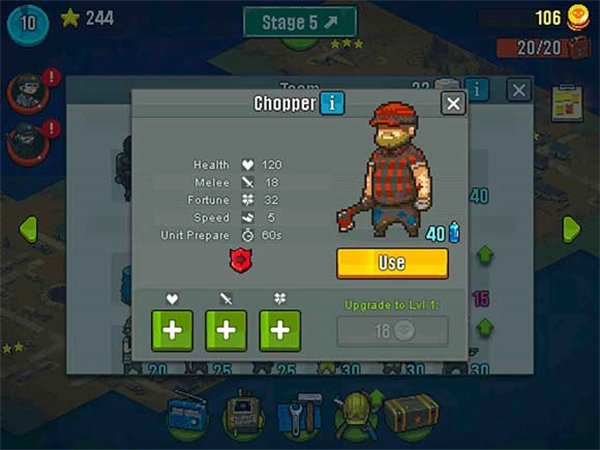Go to previous screen with left green arrow

click(27, 228)
